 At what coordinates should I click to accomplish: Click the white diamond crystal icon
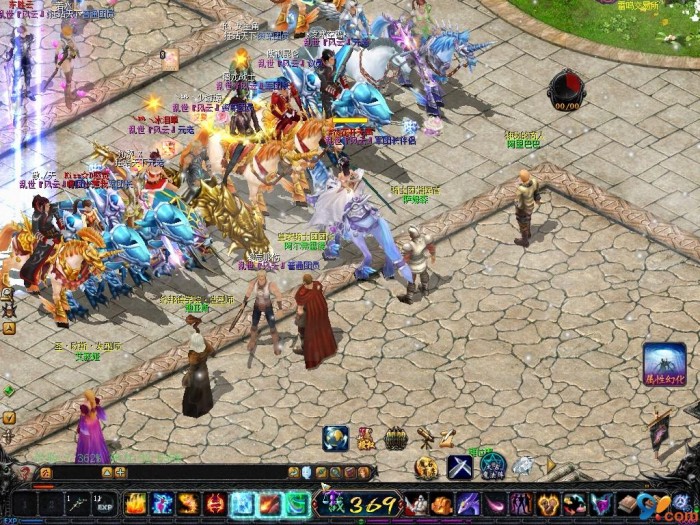523,465
